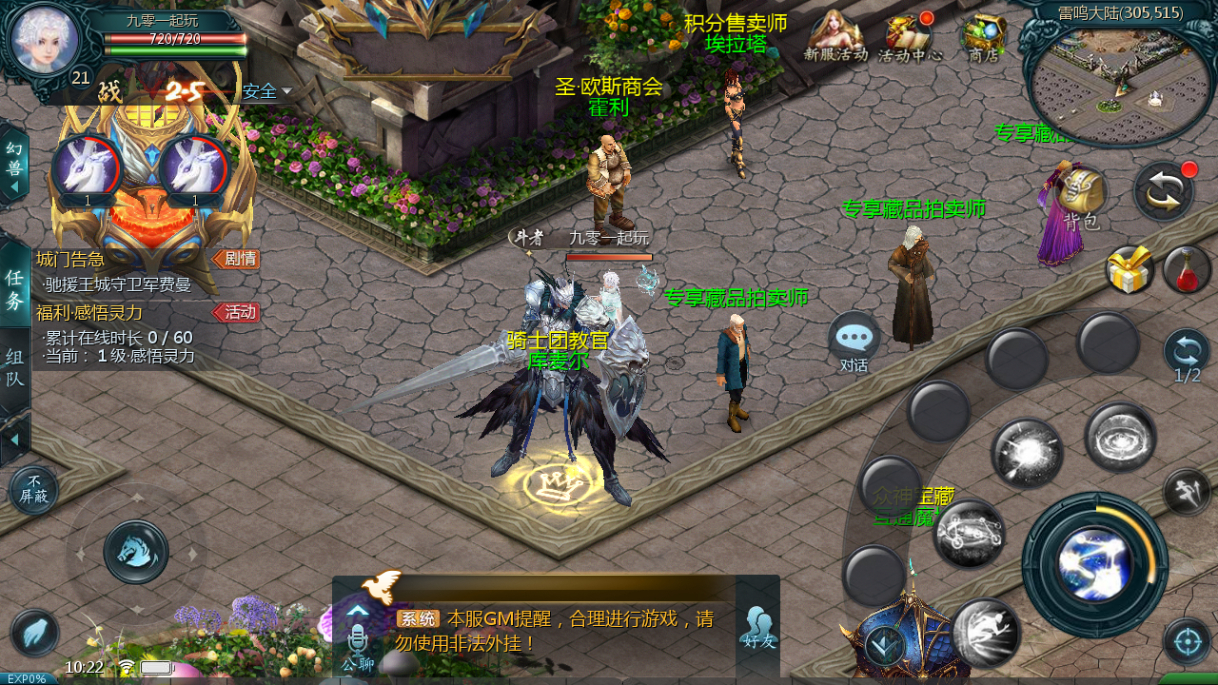The image size is (1218, 685).
Task: Open the 安全 combat mode dropdown
Action: [x=265, y=92]
